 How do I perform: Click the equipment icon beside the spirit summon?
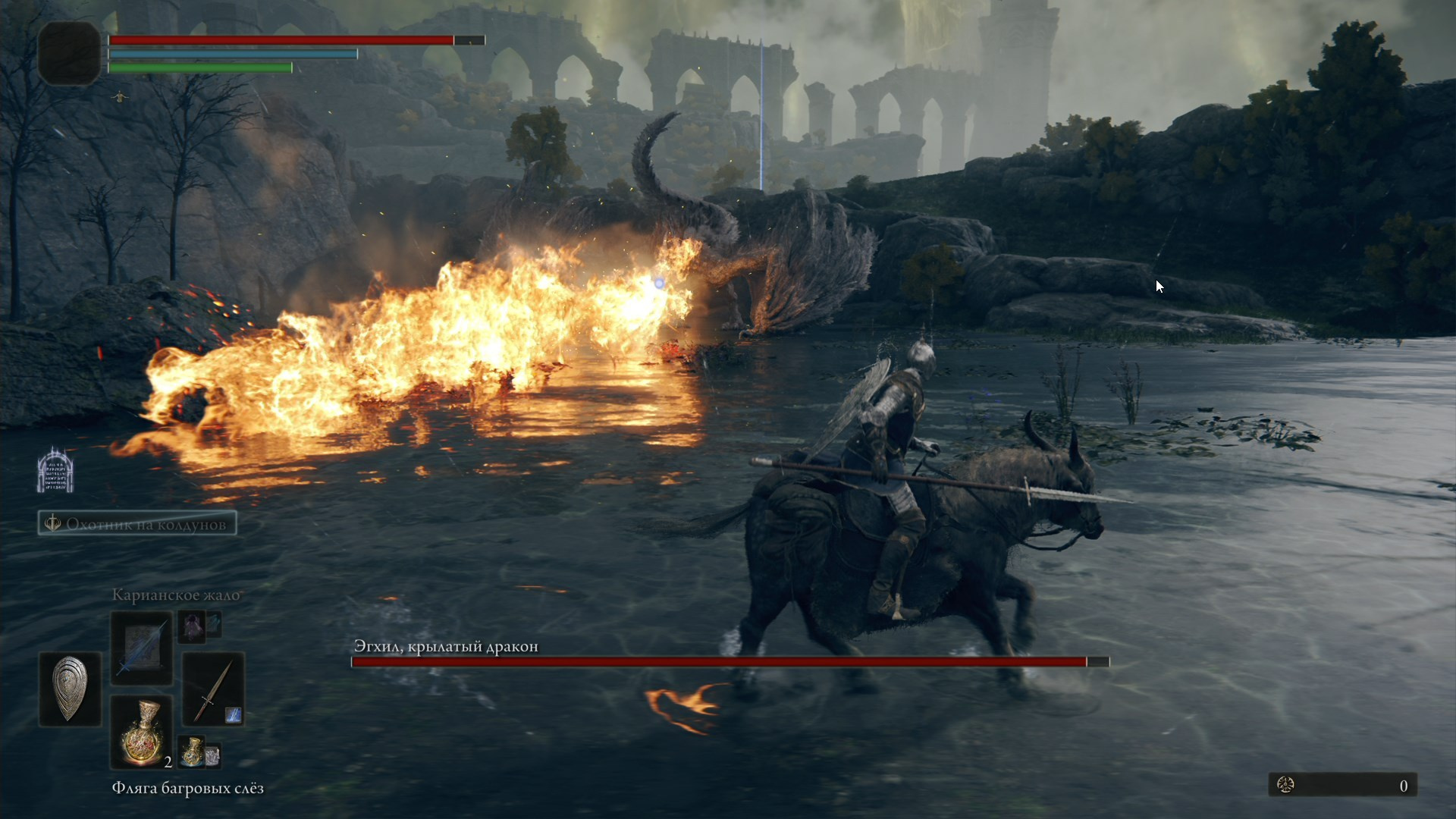point(213,627)
